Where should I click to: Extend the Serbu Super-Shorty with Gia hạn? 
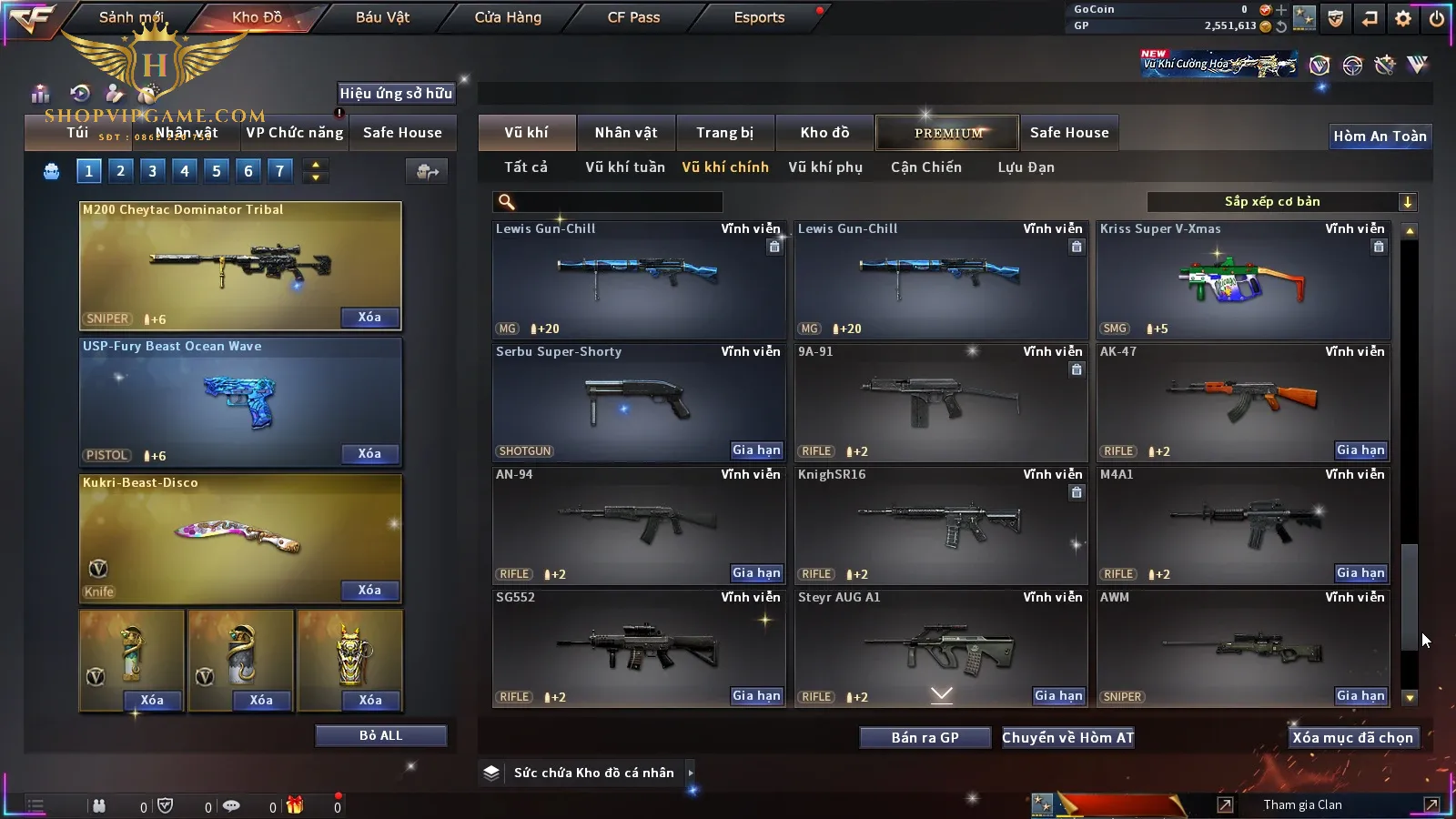756,450
